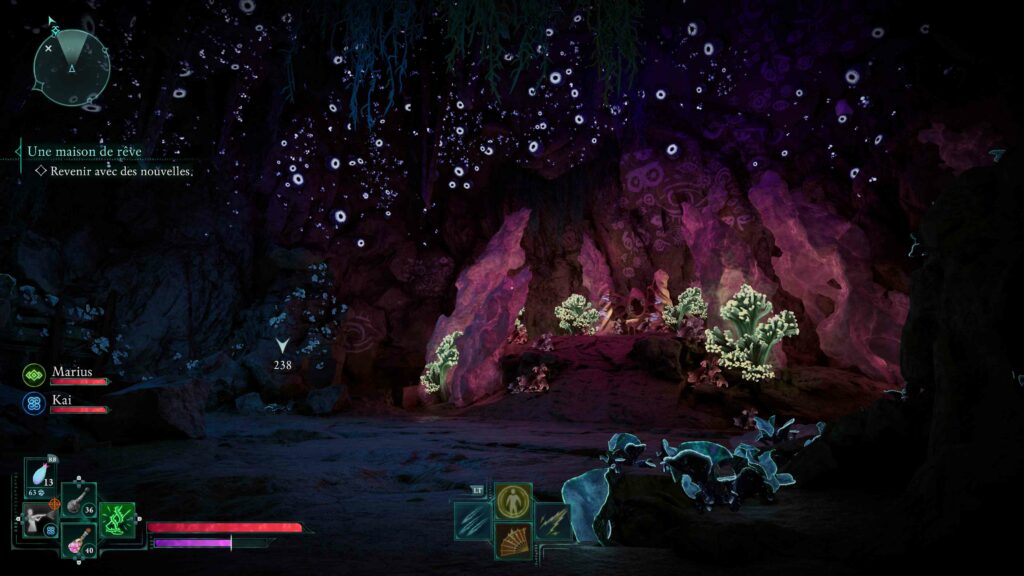This screenshot has height=576, width=1024.
Task: Activate the orange fan ability
Action: coord(513,542)
